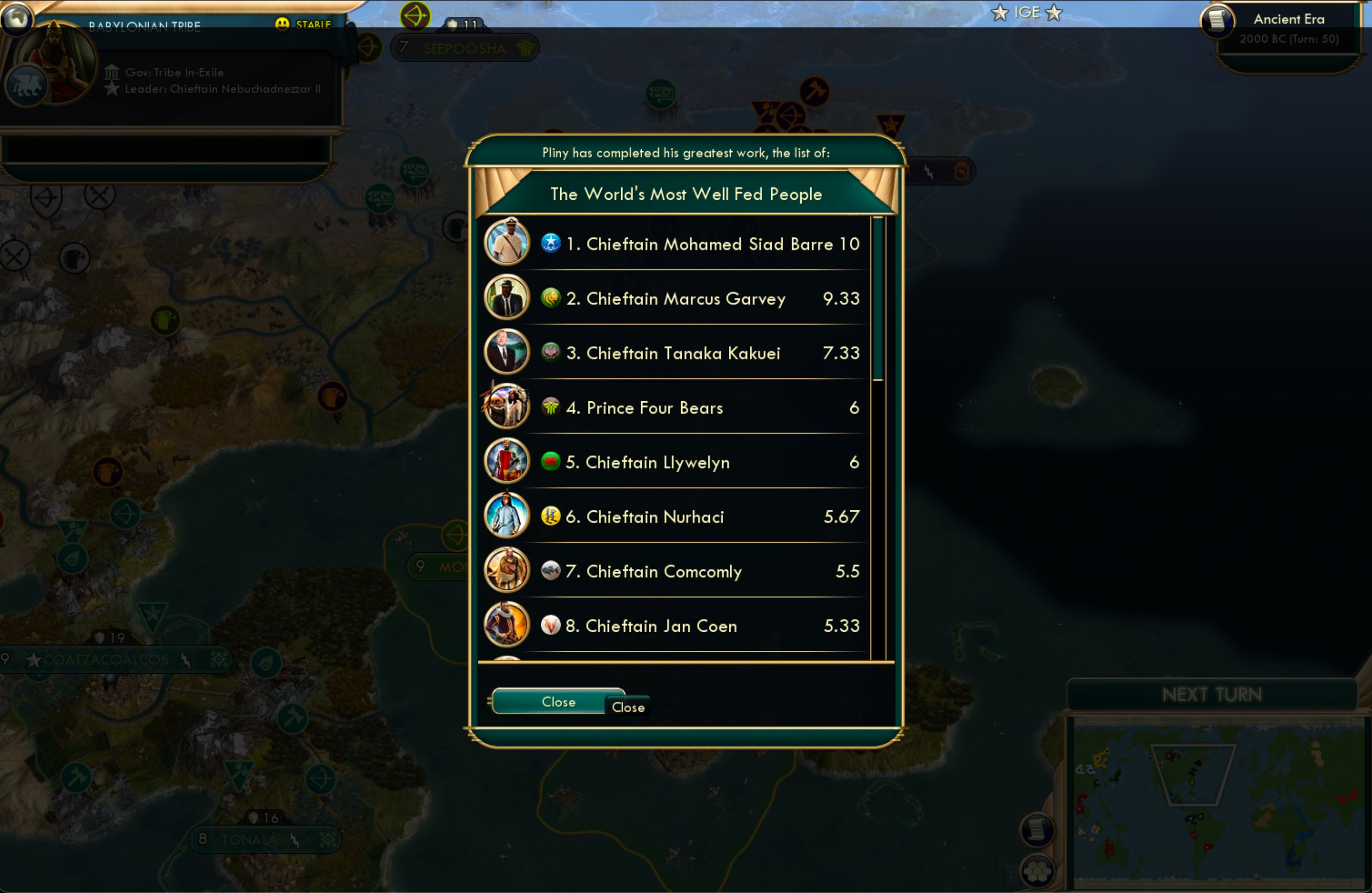Screen dimensions: 1372x893
Task: Click Tanaka Kakuei's flower civilization icon
Action: pyautogui.click(x=551, y=352)
